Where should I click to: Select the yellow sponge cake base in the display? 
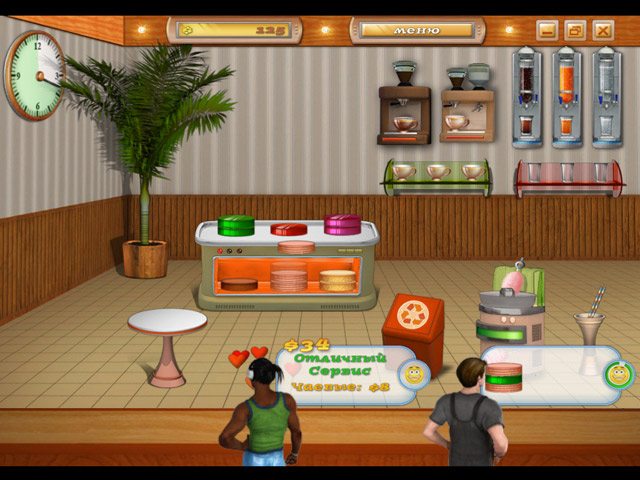click(x=337, y=280)
